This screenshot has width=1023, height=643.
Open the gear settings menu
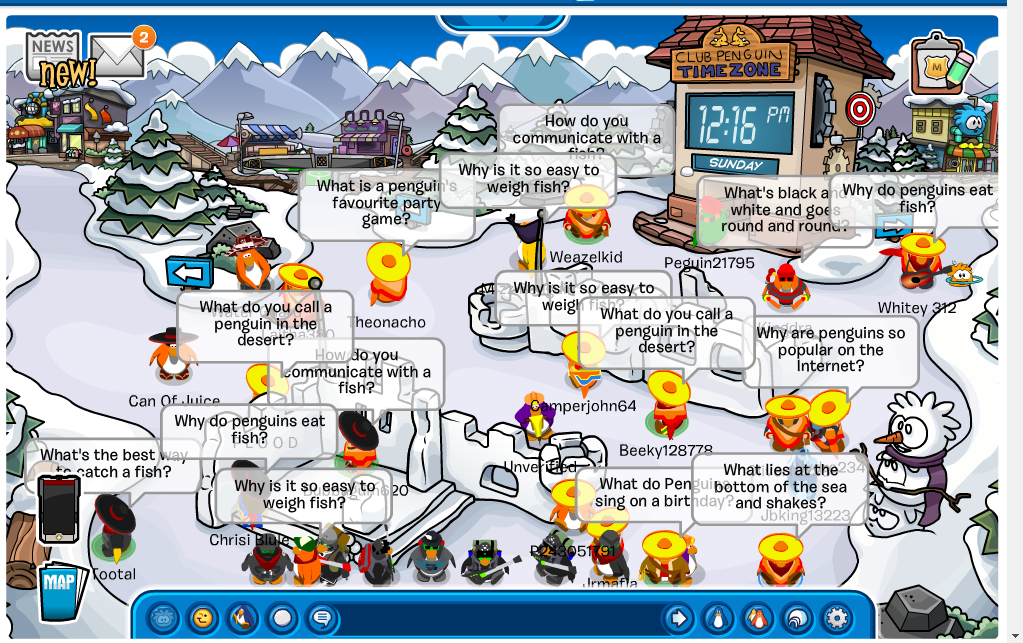click(x=836, y=618)
